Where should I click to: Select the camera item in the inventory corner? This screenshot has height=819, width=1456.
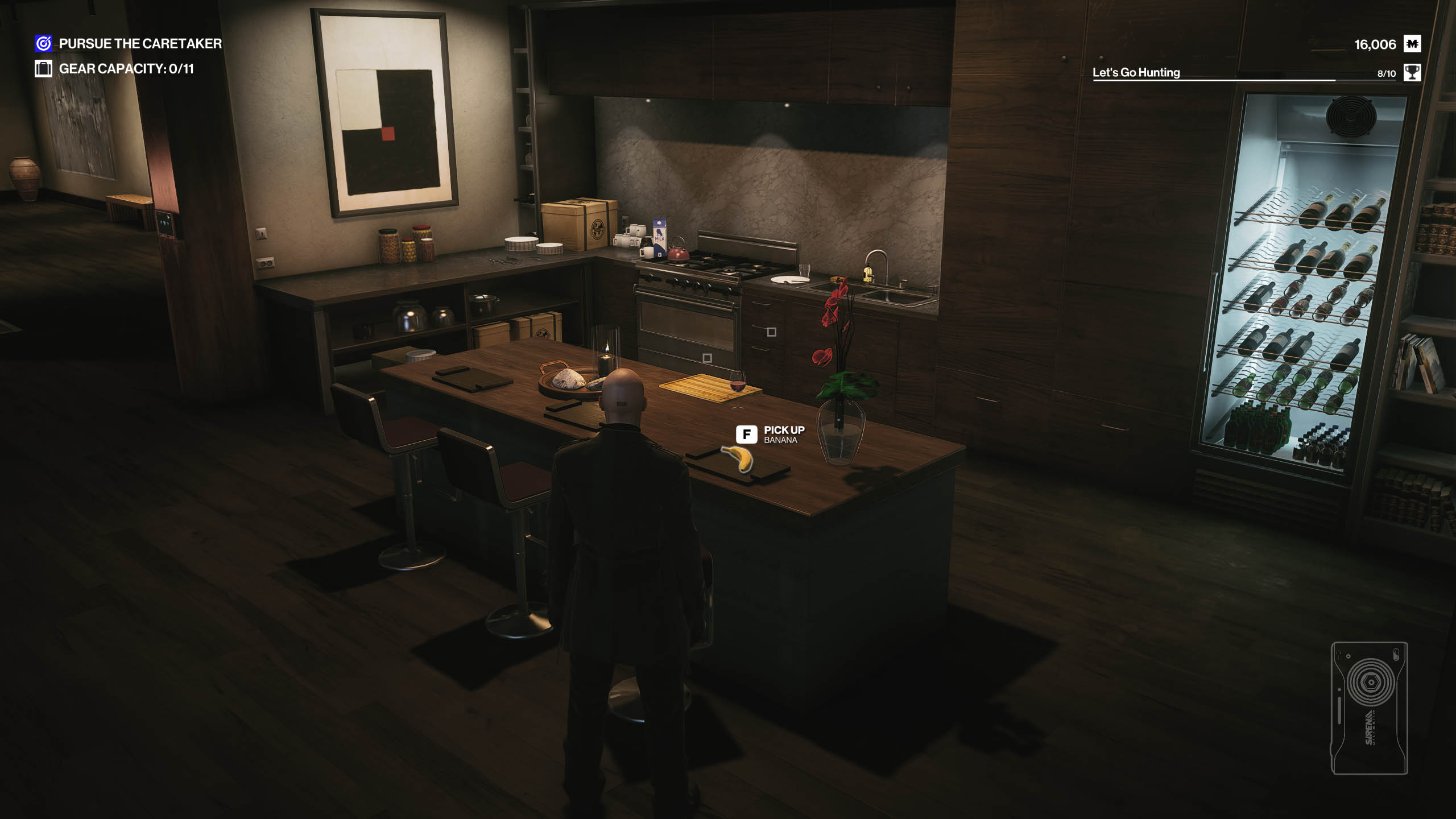(x=1369, y=708)
